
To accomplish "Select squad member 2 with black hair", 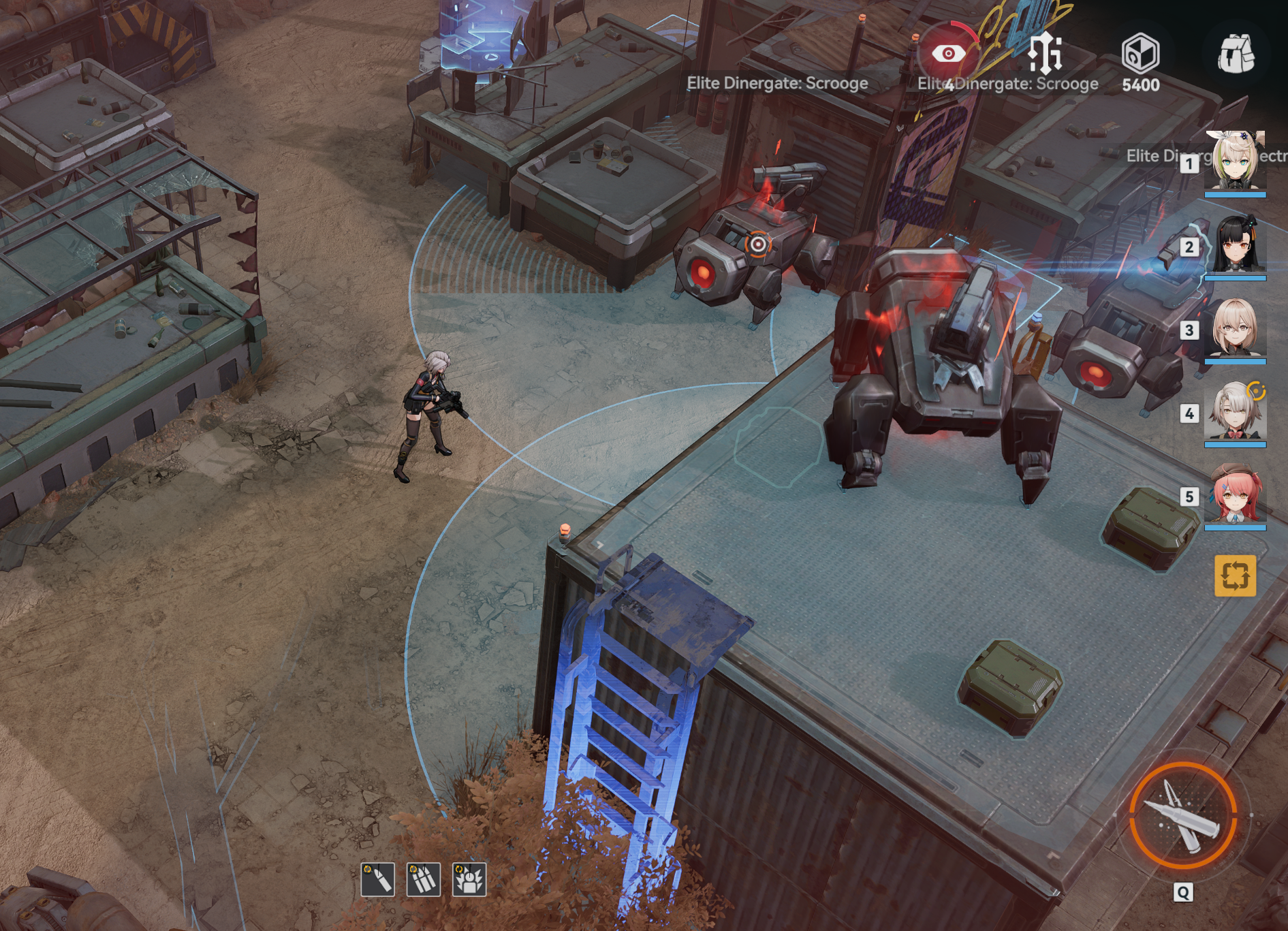I will [x=1235, y=245].
